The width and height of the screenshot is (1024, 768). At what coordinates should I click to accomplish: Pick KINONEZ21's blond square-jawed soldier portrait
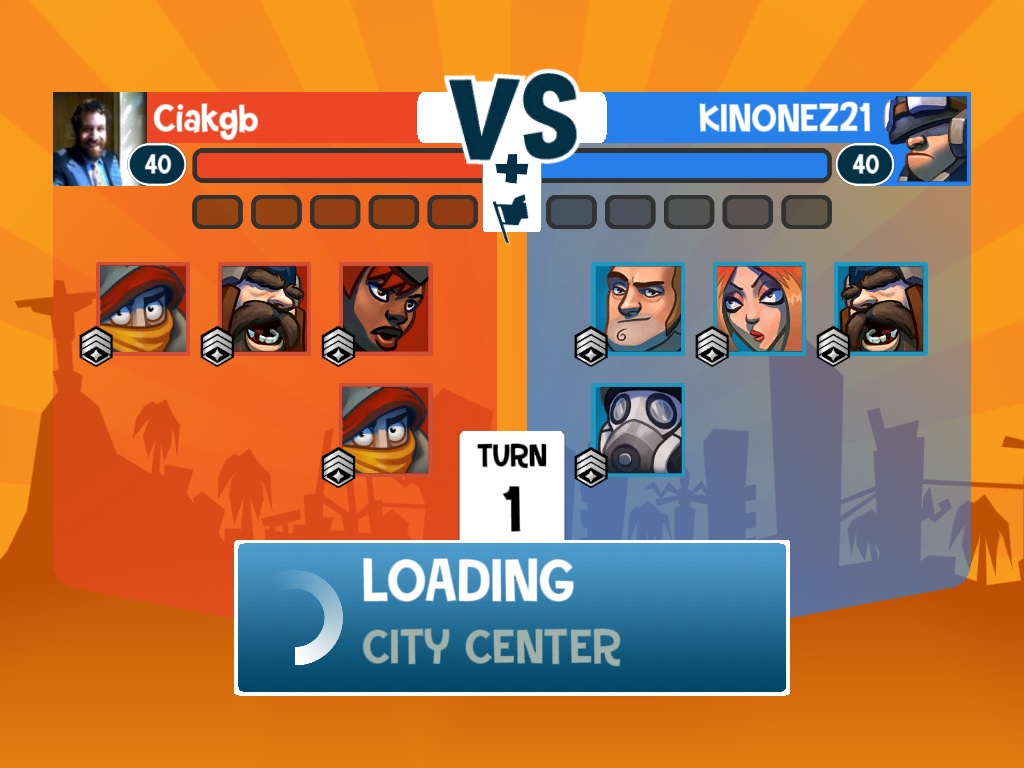click(638, 309)
